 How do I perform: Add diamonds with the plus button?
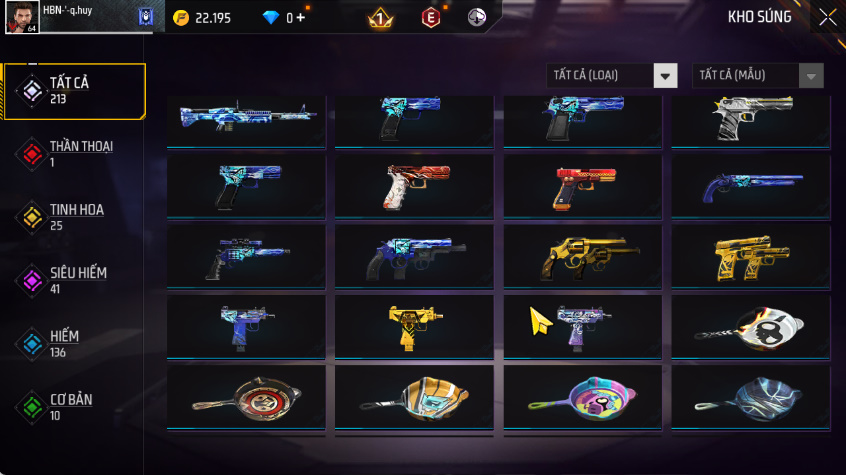[302, 17]
